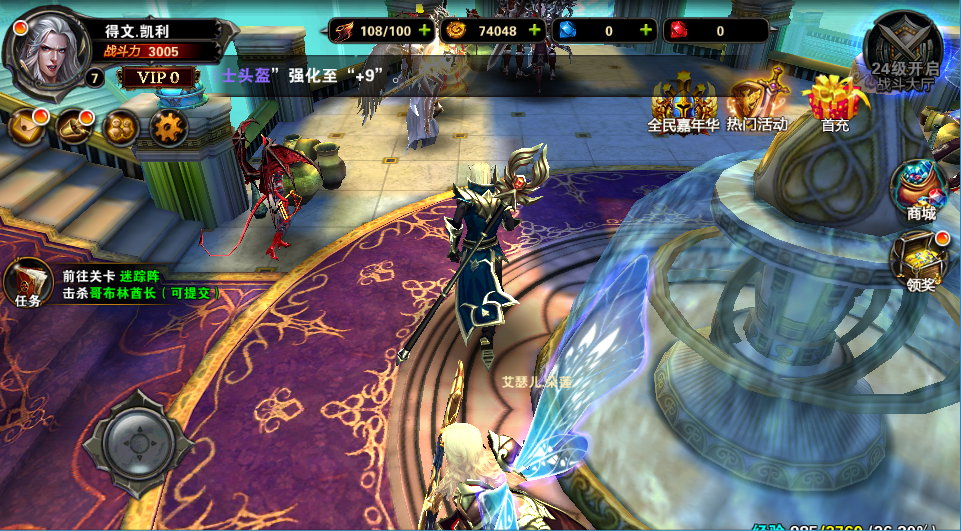Claim rewards from the 领奖 treasure chest
Screen dimensions: 961x531
(x=920, y=260)
